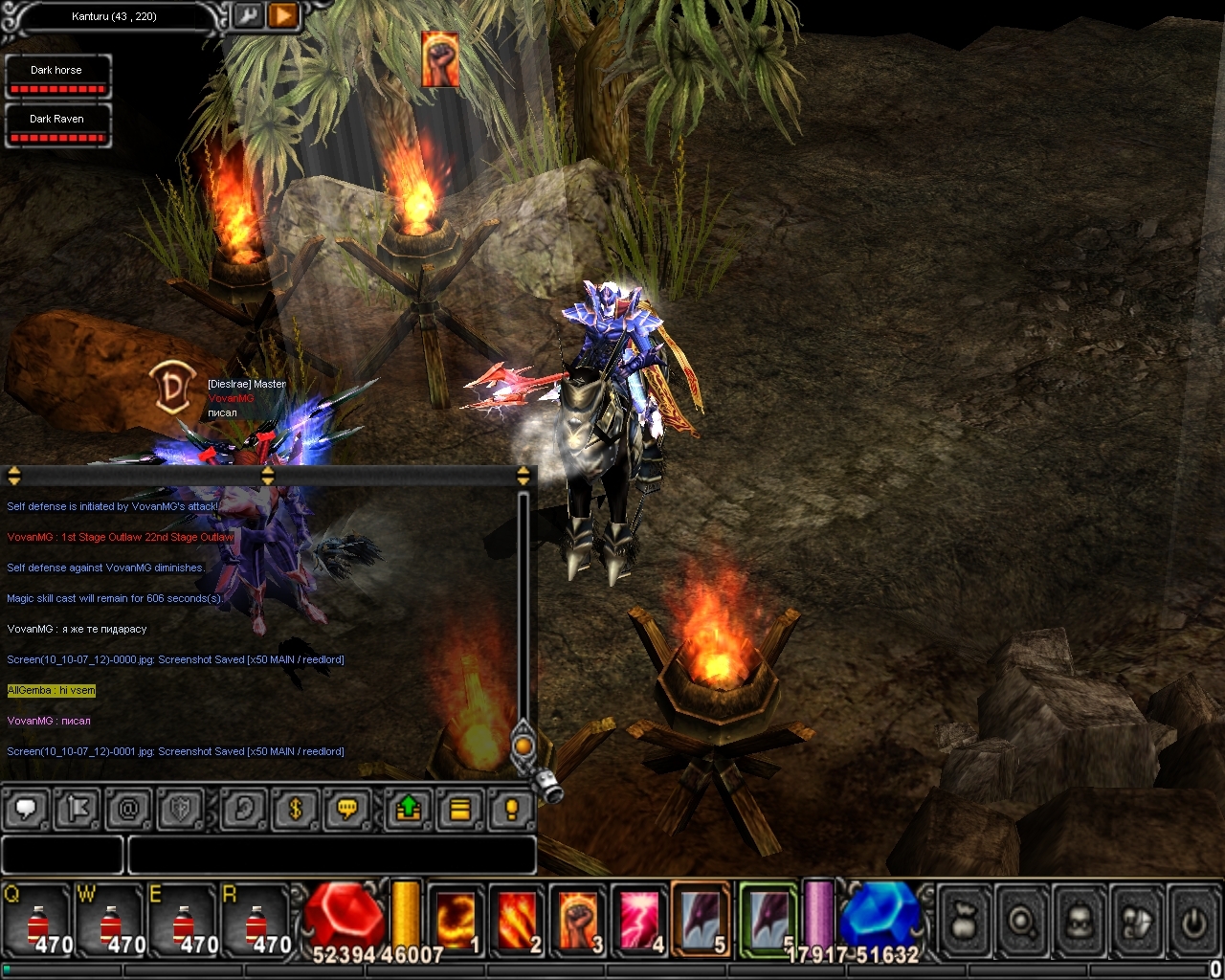Click the fist buff icon under the palm
This screenshot has width=1225, height=980.
(440, 58)
